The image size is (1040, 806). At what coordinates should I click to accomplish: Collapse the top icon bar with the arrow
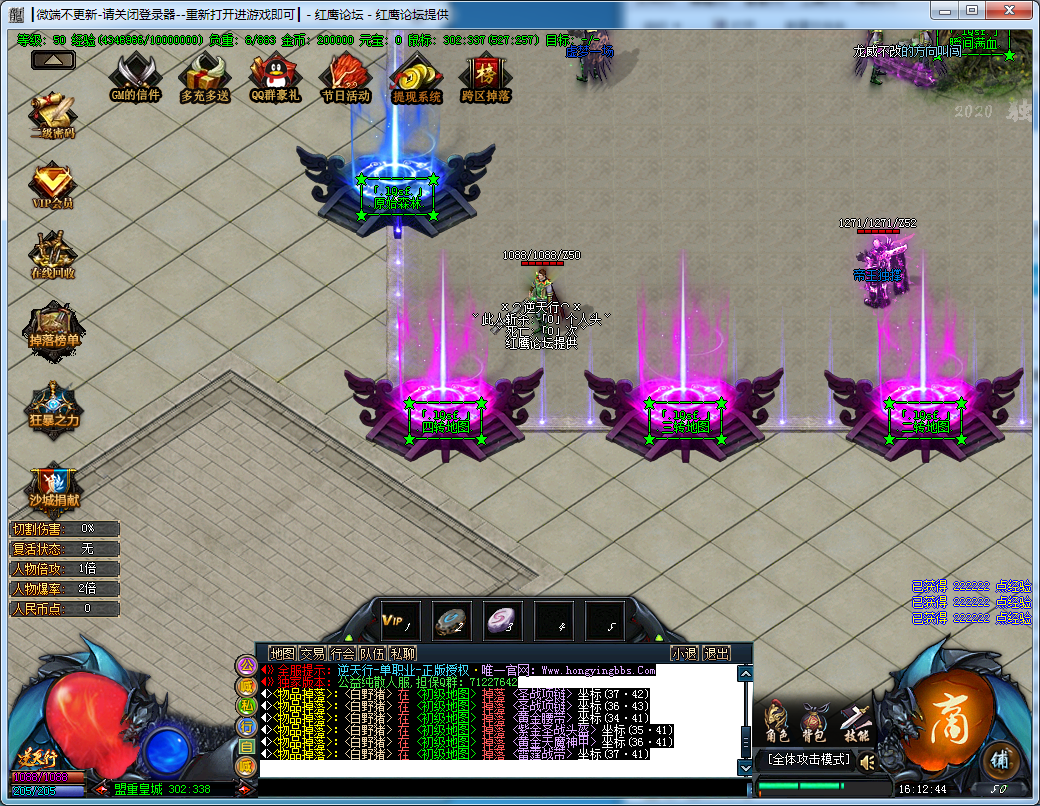53,60
